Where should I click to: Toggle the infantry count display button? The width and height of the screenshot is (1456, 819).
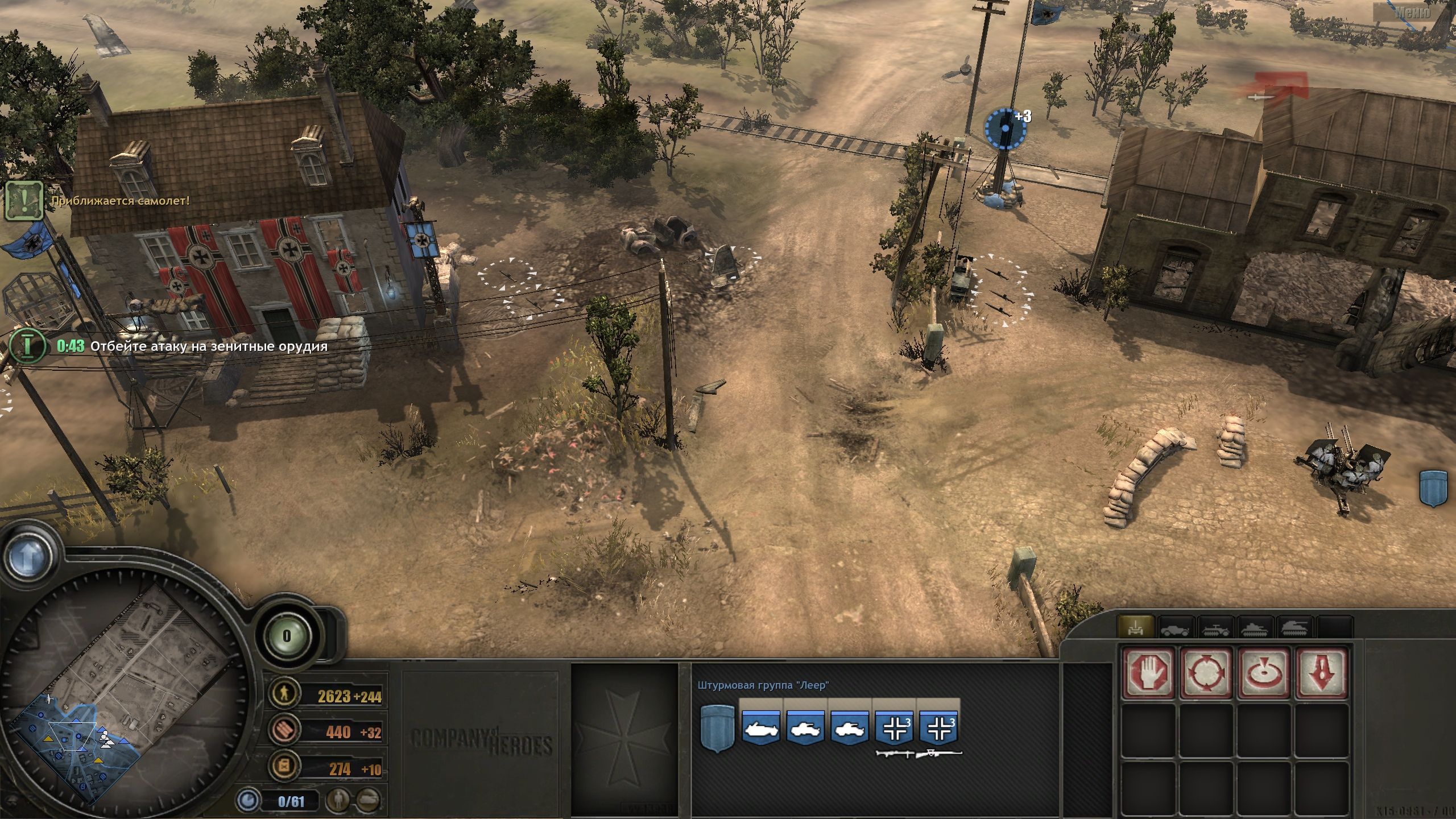point(338,800)
